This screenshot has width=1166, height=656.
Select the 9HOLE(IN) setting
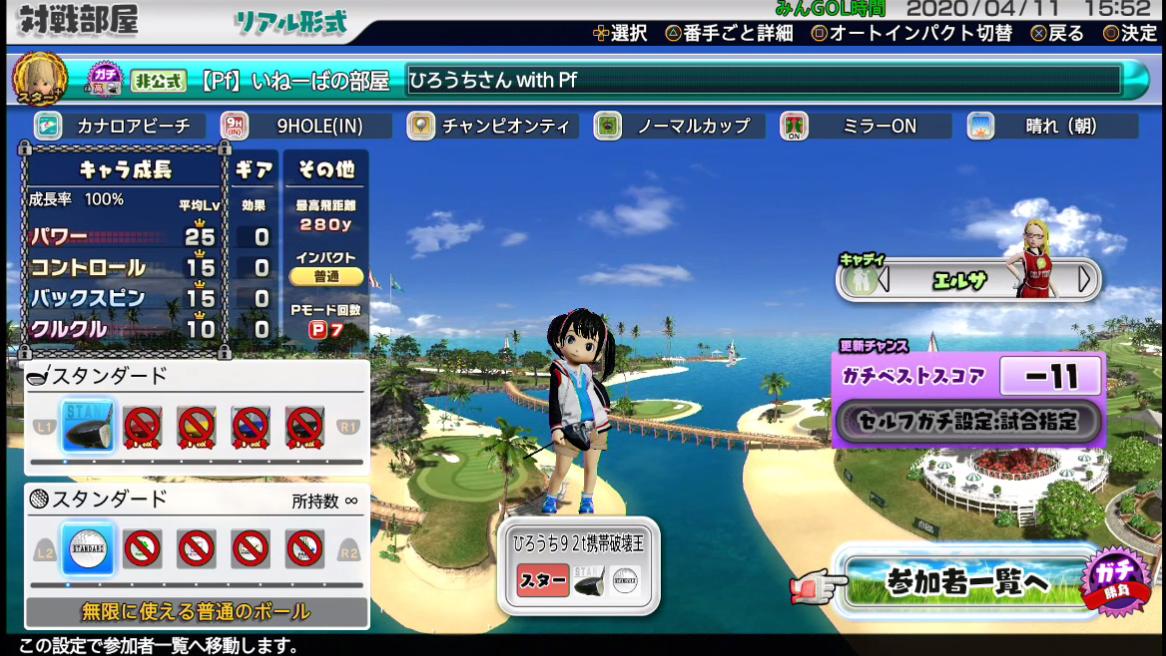pyautogui.click(x=306, y=126)
